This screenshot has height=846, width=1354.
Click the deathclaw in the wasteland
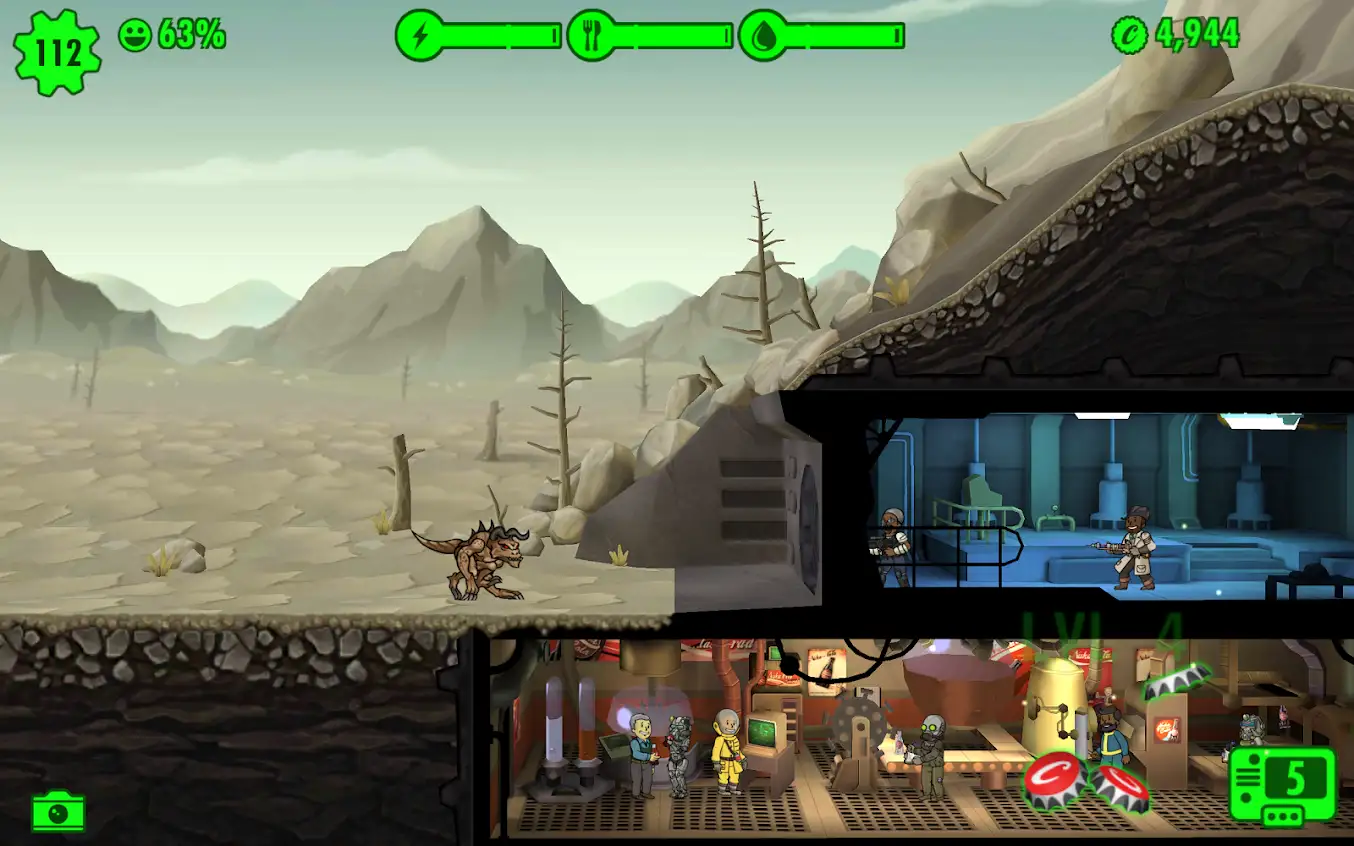pyautogui.click(x=485, y=555)
